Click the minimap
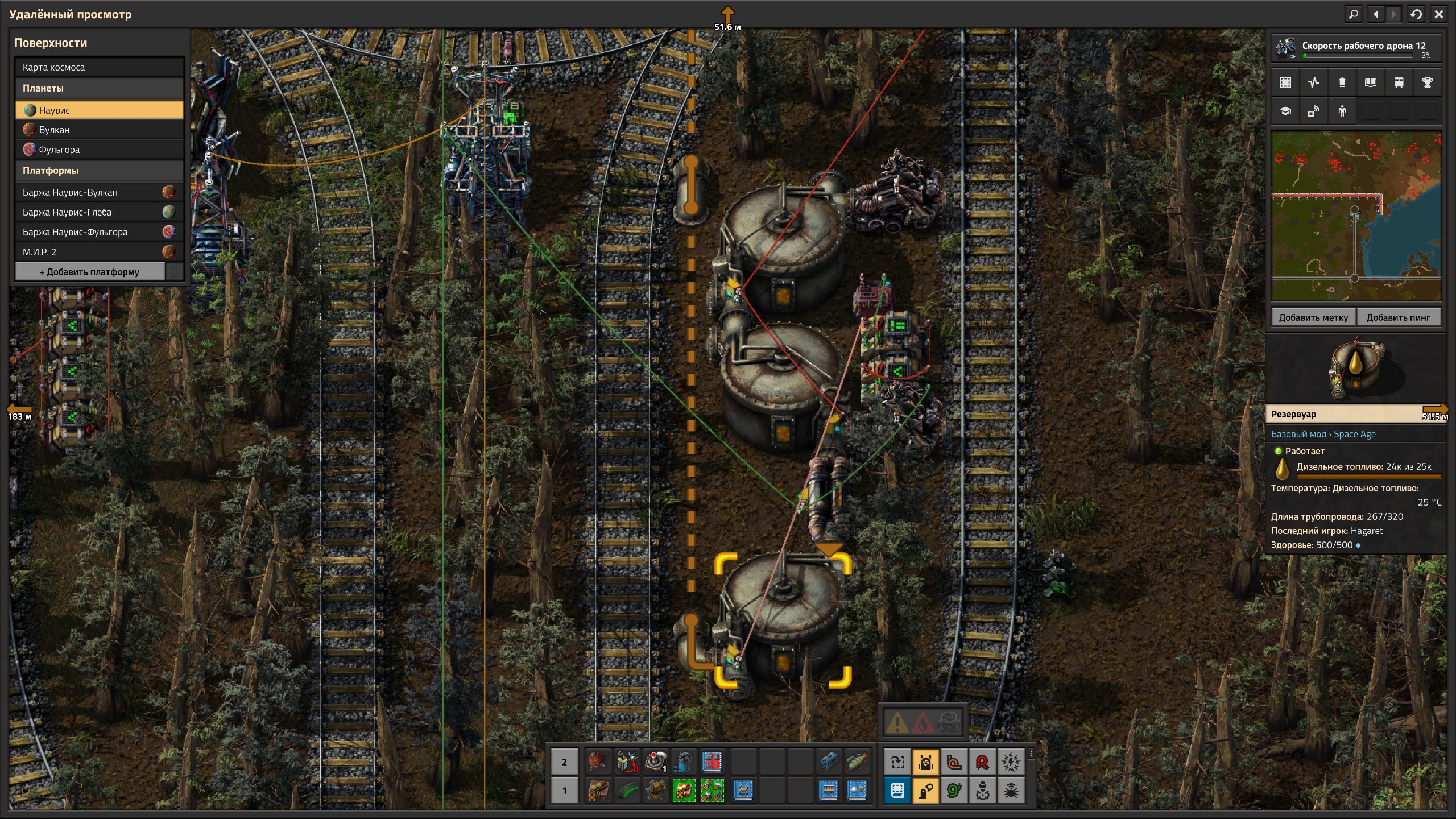Screen dimensions: 1456x819 [1356, 216]
